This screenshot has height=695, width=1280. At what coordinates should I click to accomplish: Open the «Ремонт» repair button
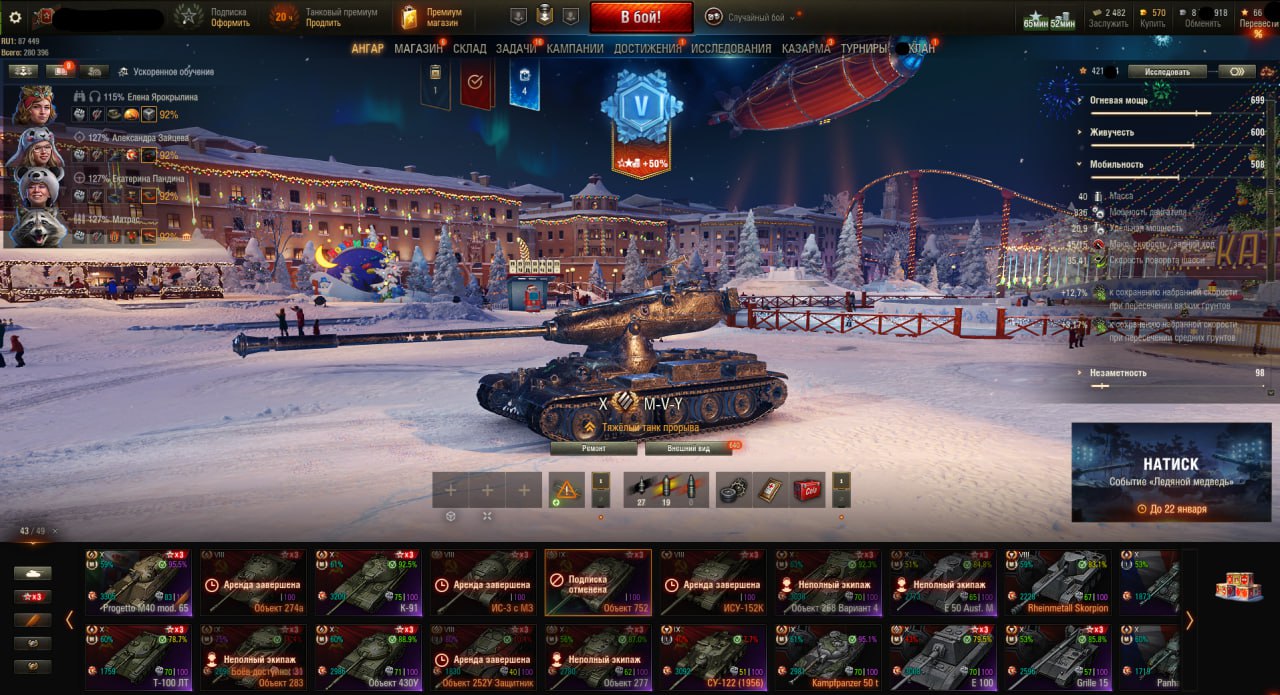coord(593,449)
